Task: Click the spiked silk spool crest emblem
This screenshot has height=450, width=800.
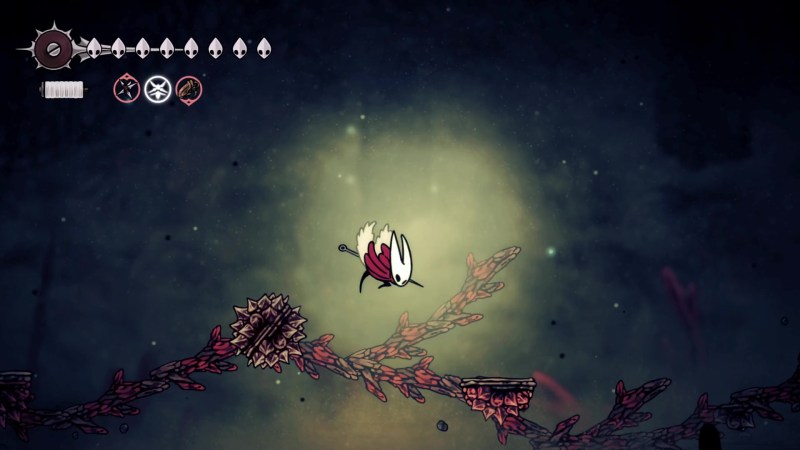Action: [52, 47]
